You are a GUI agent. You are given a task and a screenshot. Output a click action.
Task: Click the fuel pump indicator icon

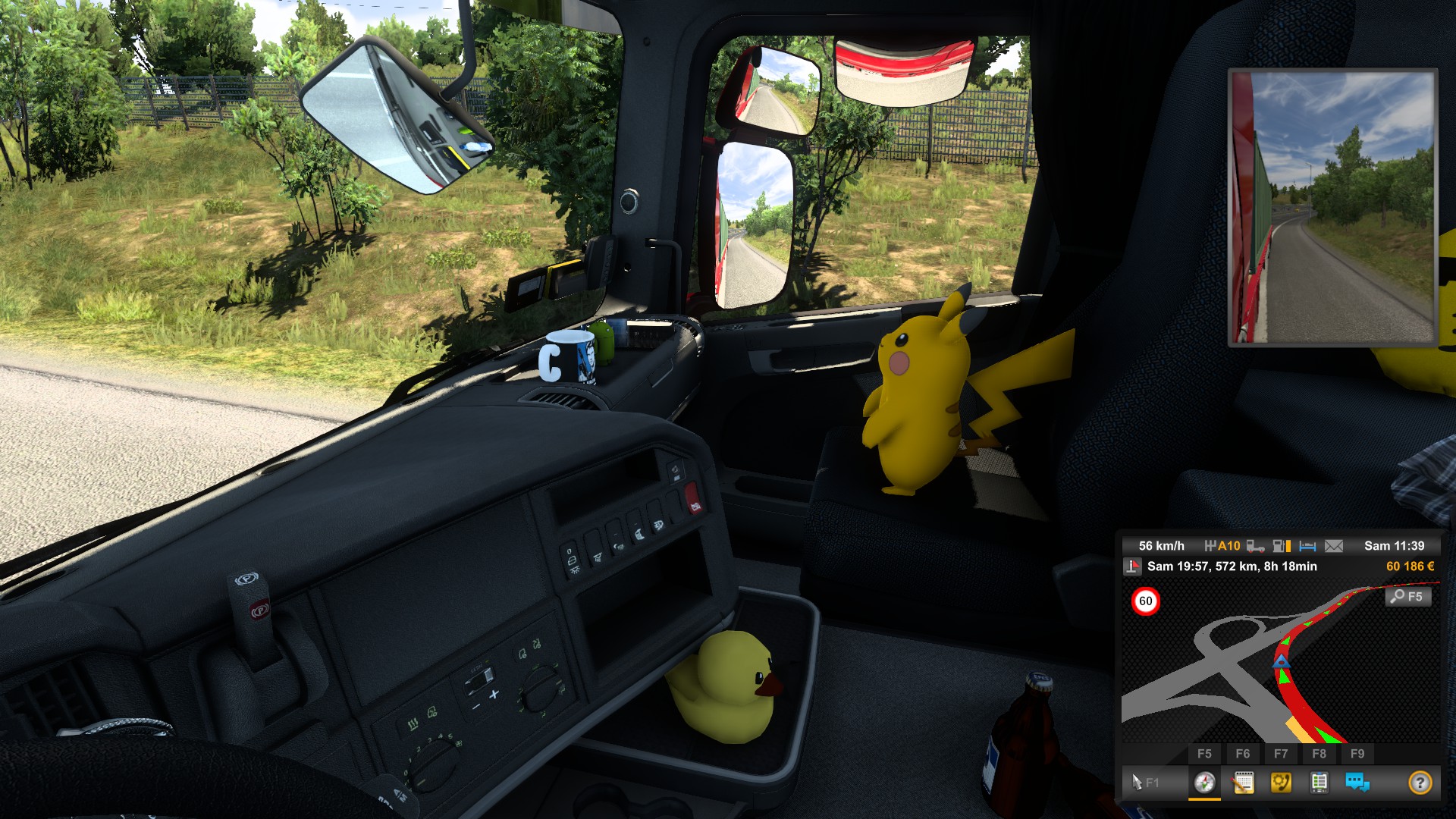click(x=1282, y=546)
